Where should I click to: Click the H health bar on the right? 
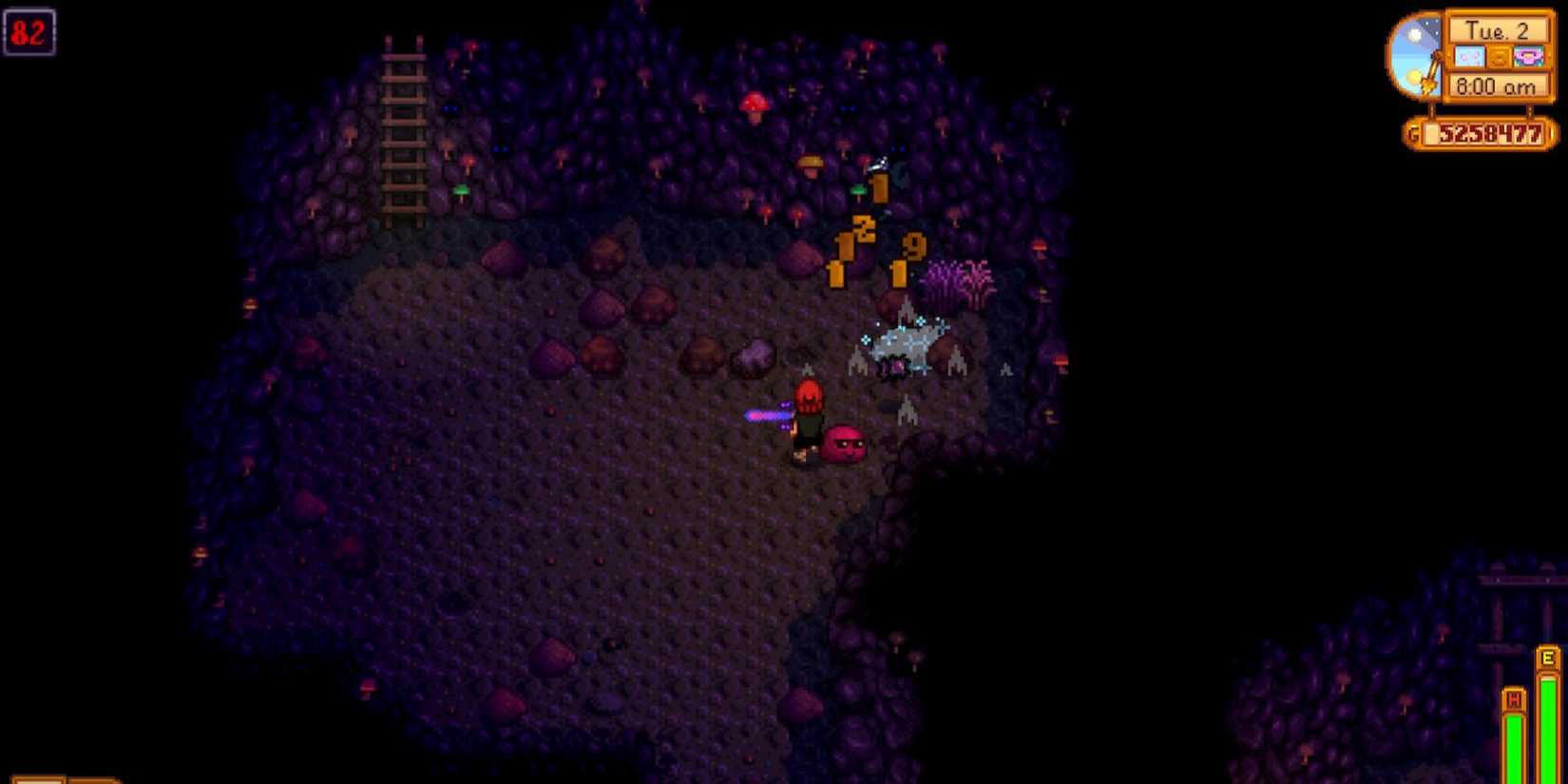point(1516,732)
